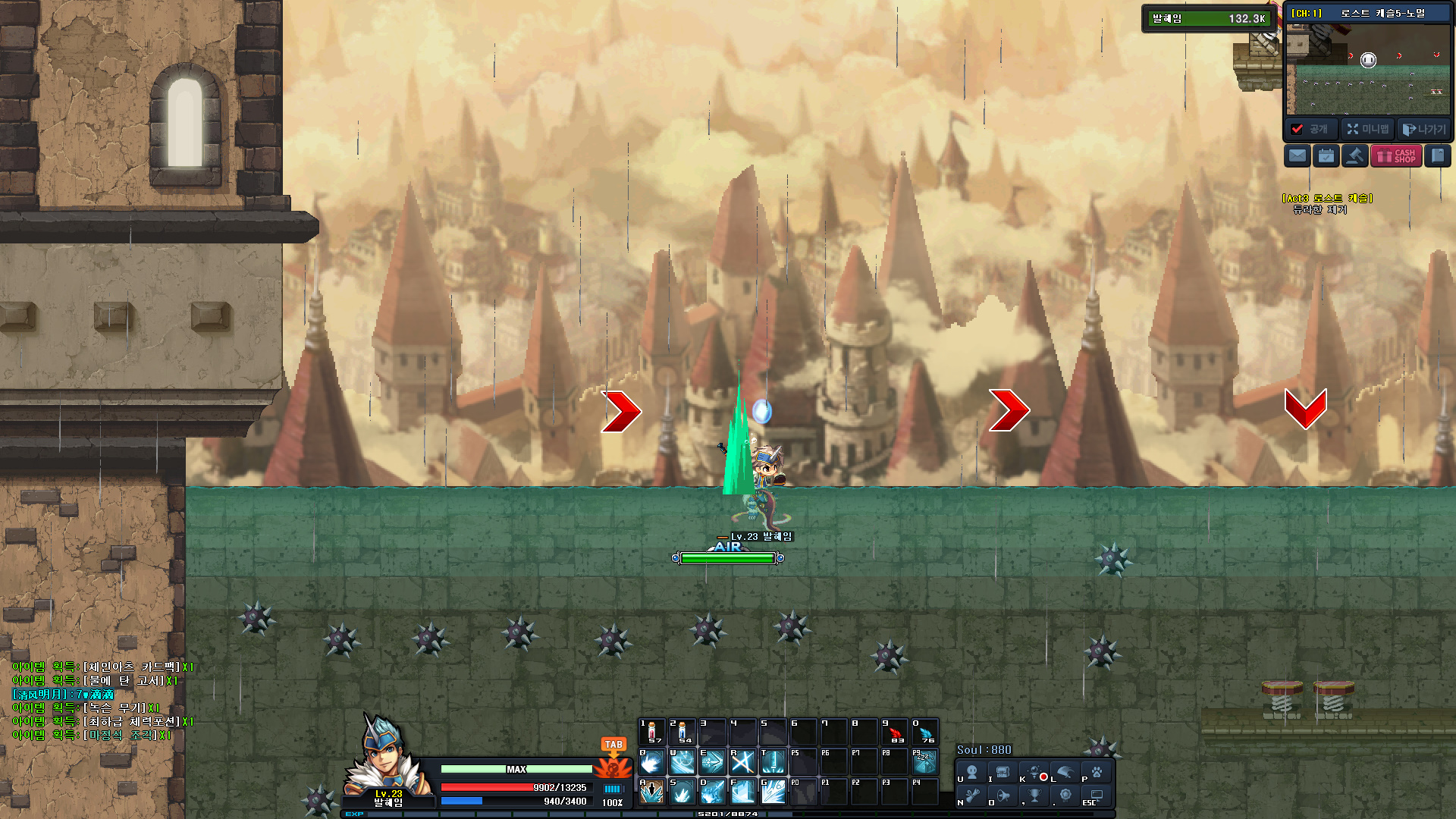
Task: Activate the Q skill icon
Action: click(x=652, y=761)
